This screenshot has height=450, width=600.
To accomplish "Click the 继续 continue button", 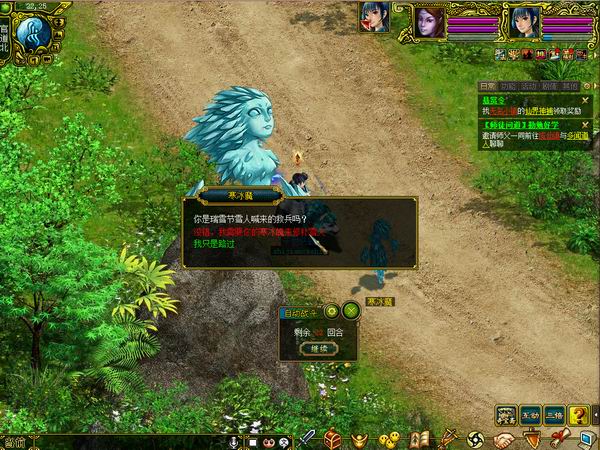I will pos(318,349).
